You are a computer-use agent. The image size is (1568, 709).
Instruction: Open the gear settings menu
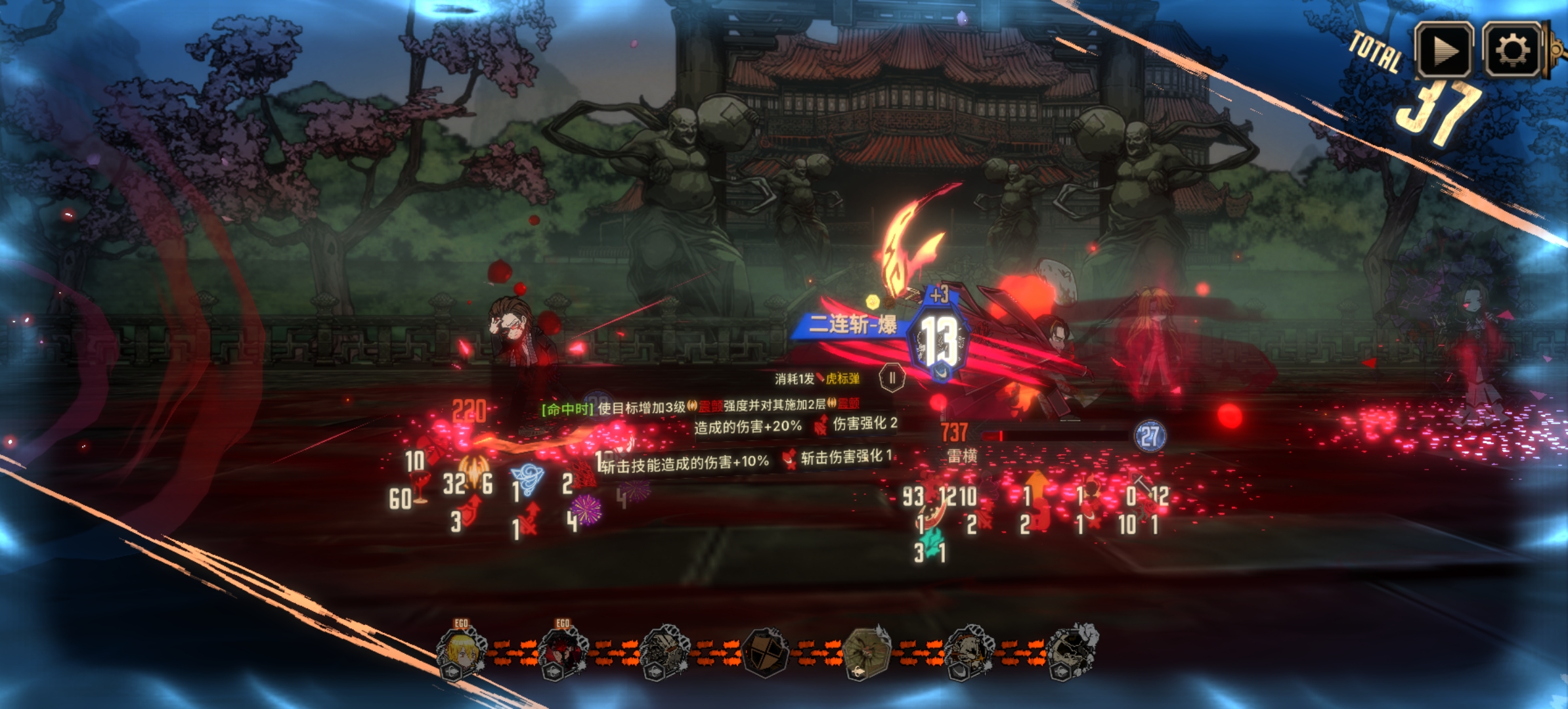coord(1512,51)
